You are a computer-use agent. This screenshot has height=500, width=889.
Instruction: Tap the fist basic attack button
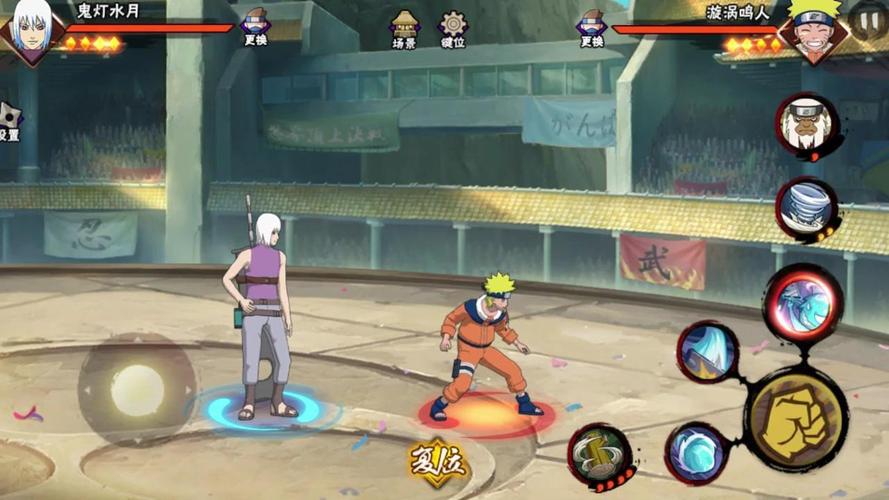(x=796, y=420)
